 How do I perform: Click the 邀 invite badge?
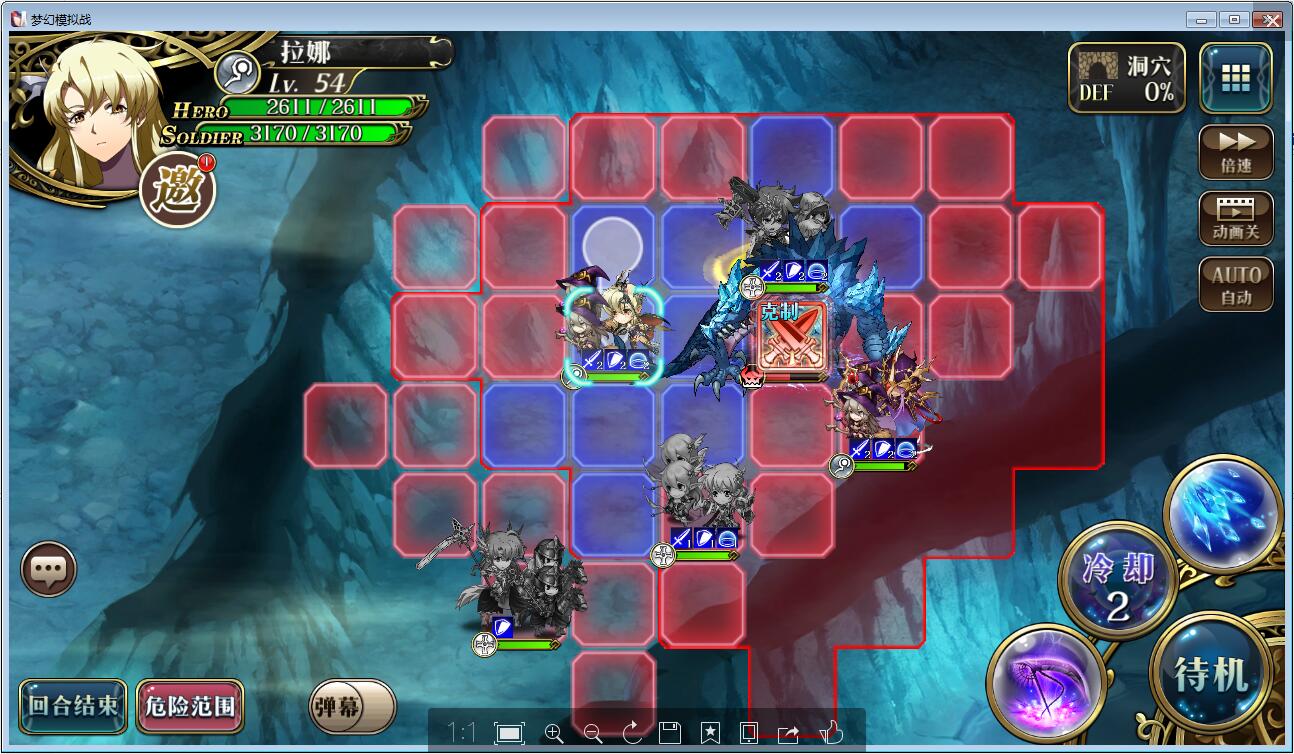click(177, 189)
